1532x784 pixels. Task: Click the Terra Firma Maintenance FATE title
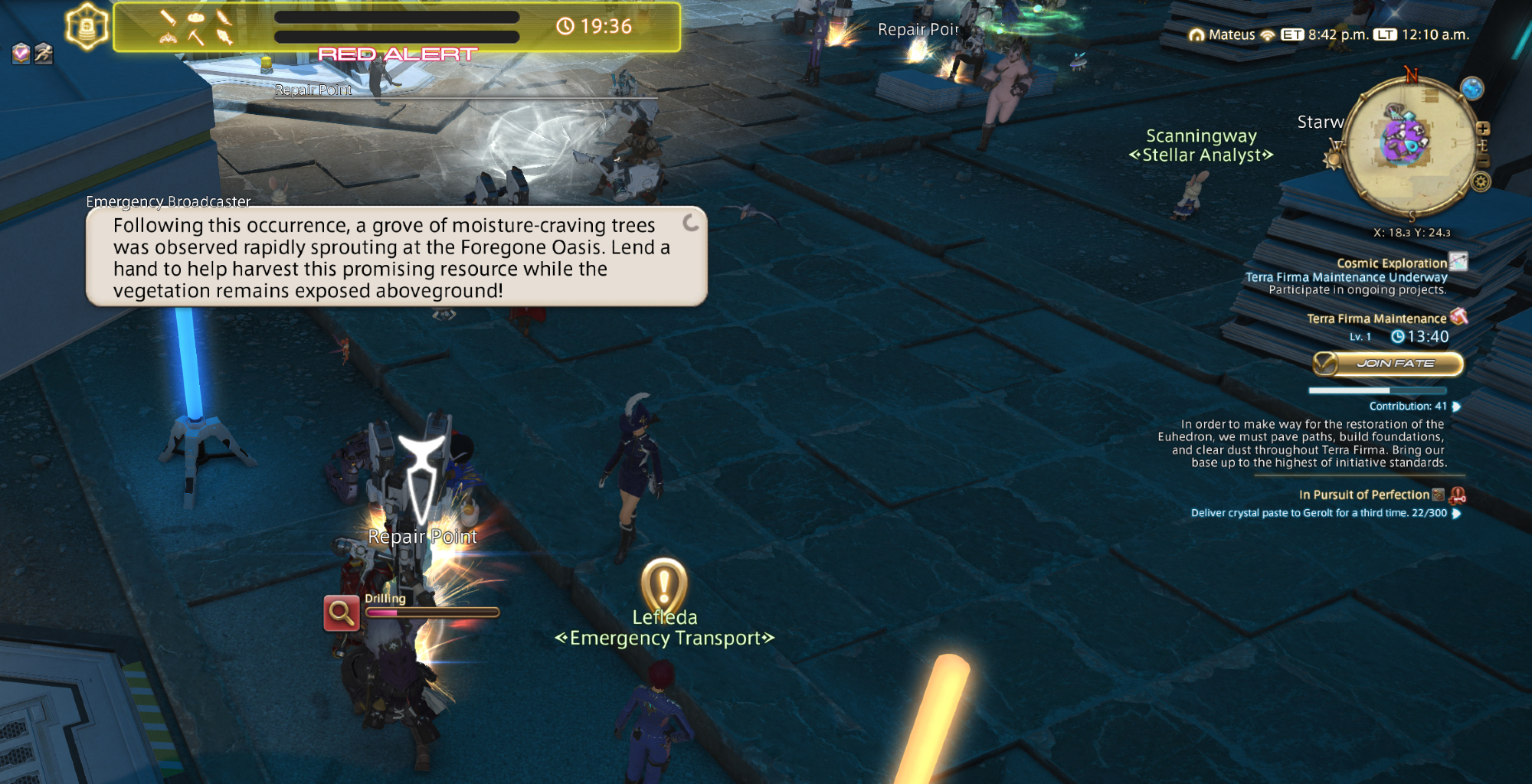pos(1376,318)
